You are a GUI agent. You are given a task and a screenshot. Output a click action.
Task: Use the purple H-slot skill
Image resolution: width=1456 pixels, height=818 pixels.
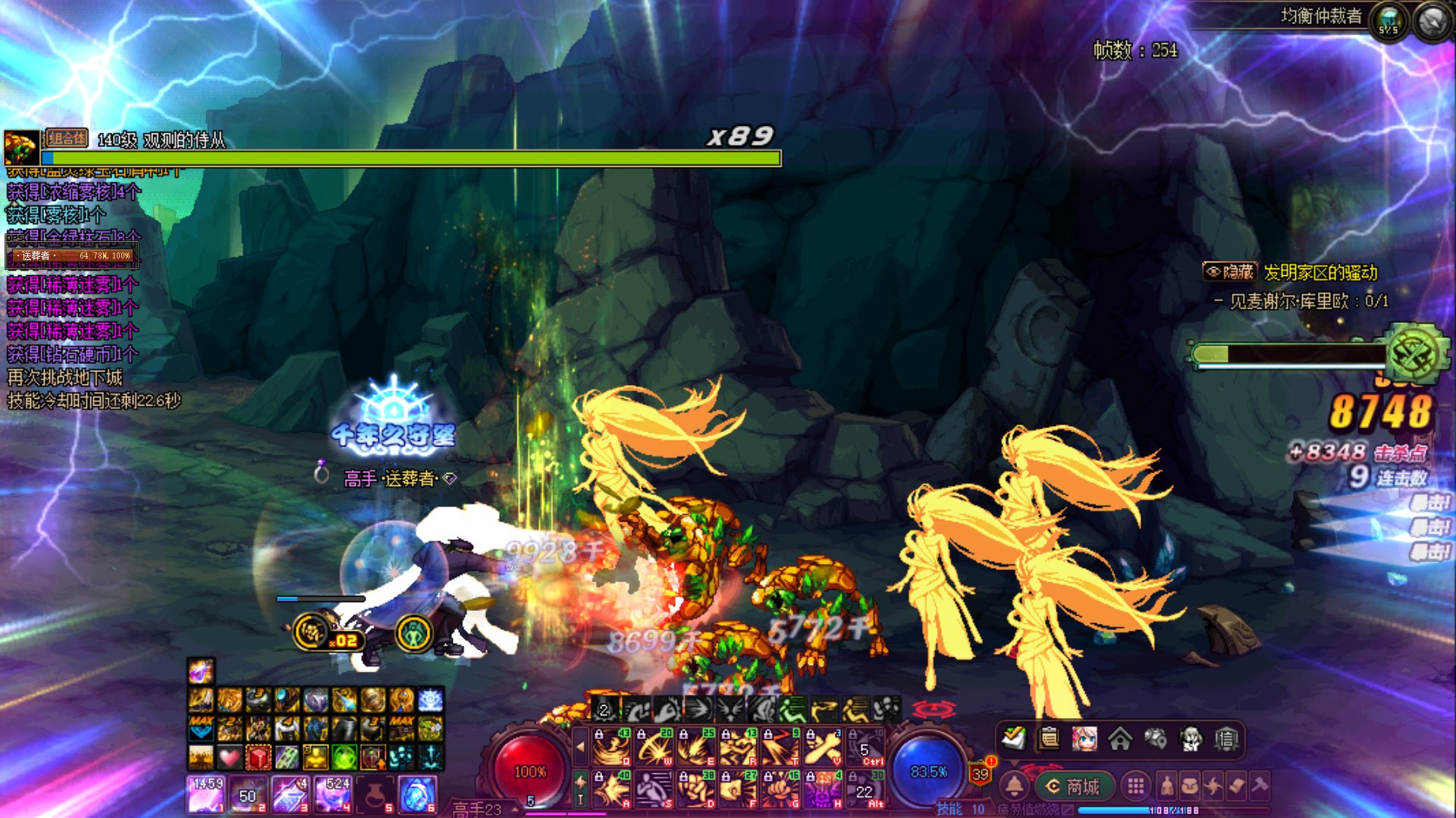823,788
